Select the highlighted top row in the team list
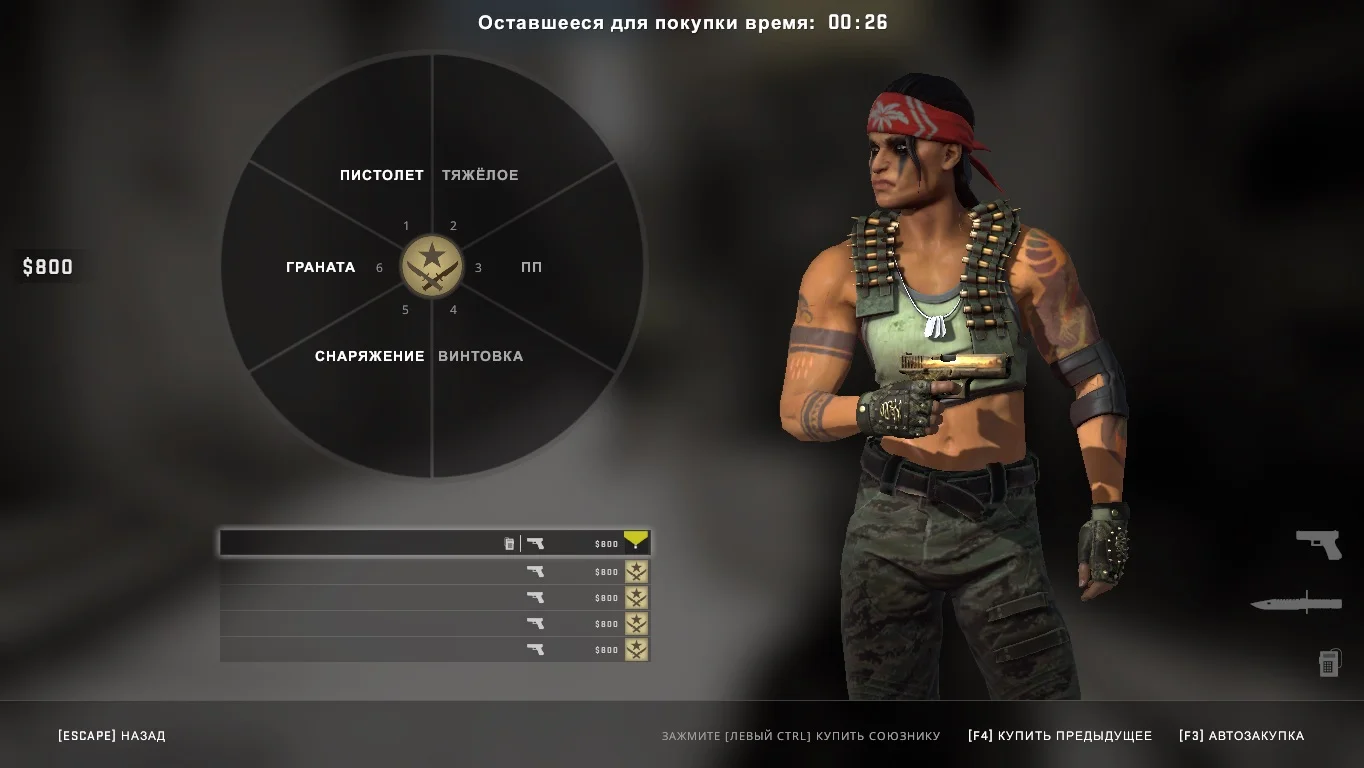The height and width of the screenshot is (768, 1364). [434, 543]
